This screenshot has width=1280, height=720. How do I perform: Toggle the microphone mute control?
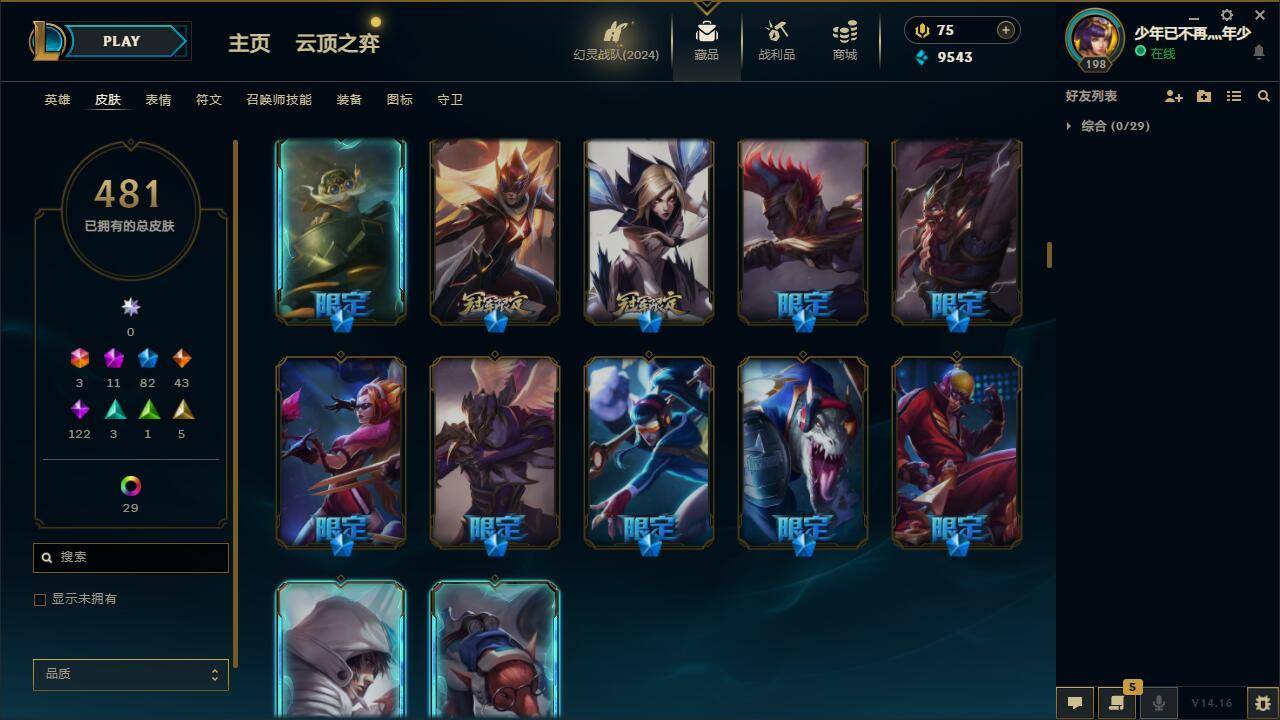1159,702
